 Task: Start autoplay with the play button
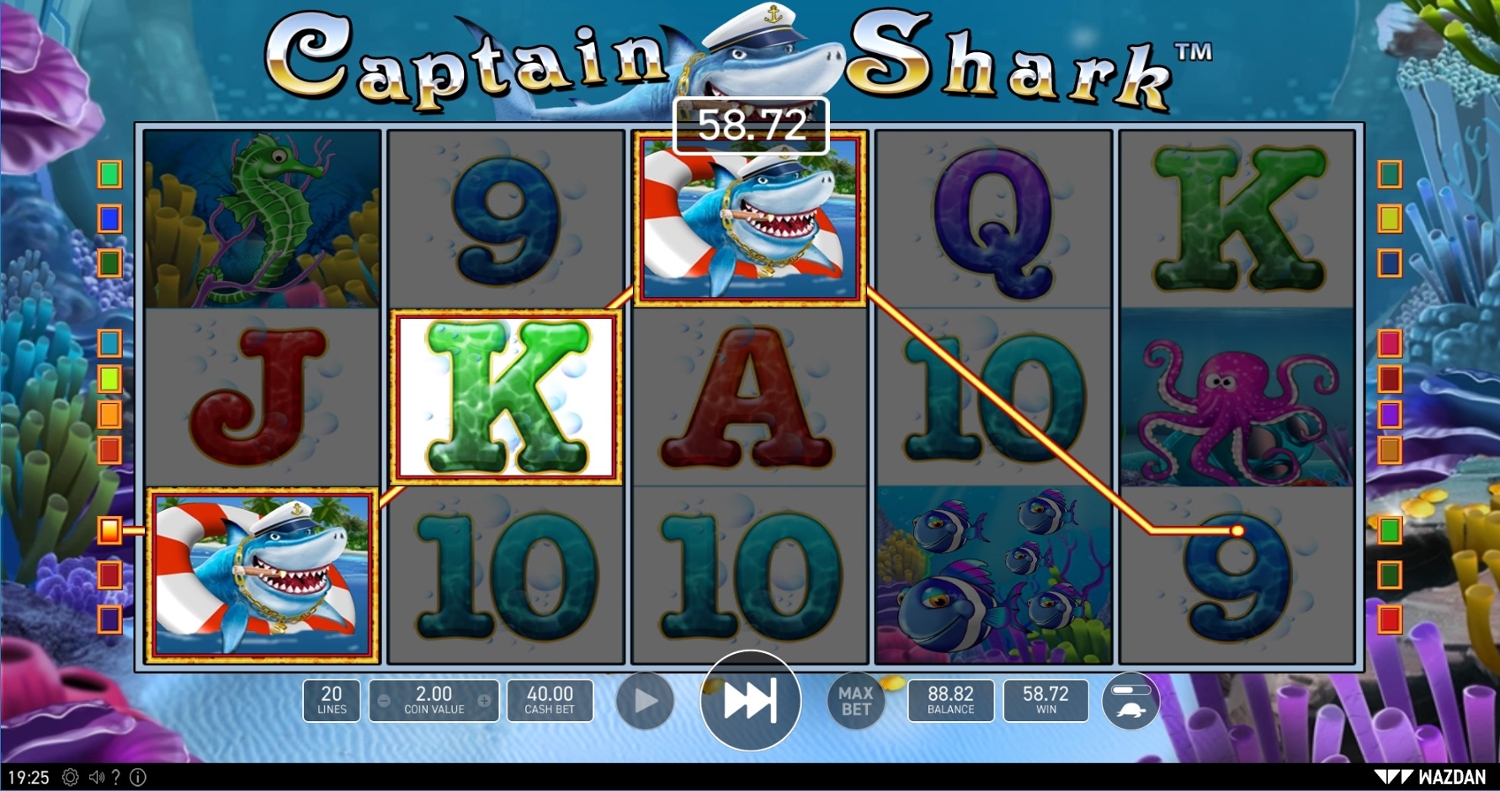645,701
